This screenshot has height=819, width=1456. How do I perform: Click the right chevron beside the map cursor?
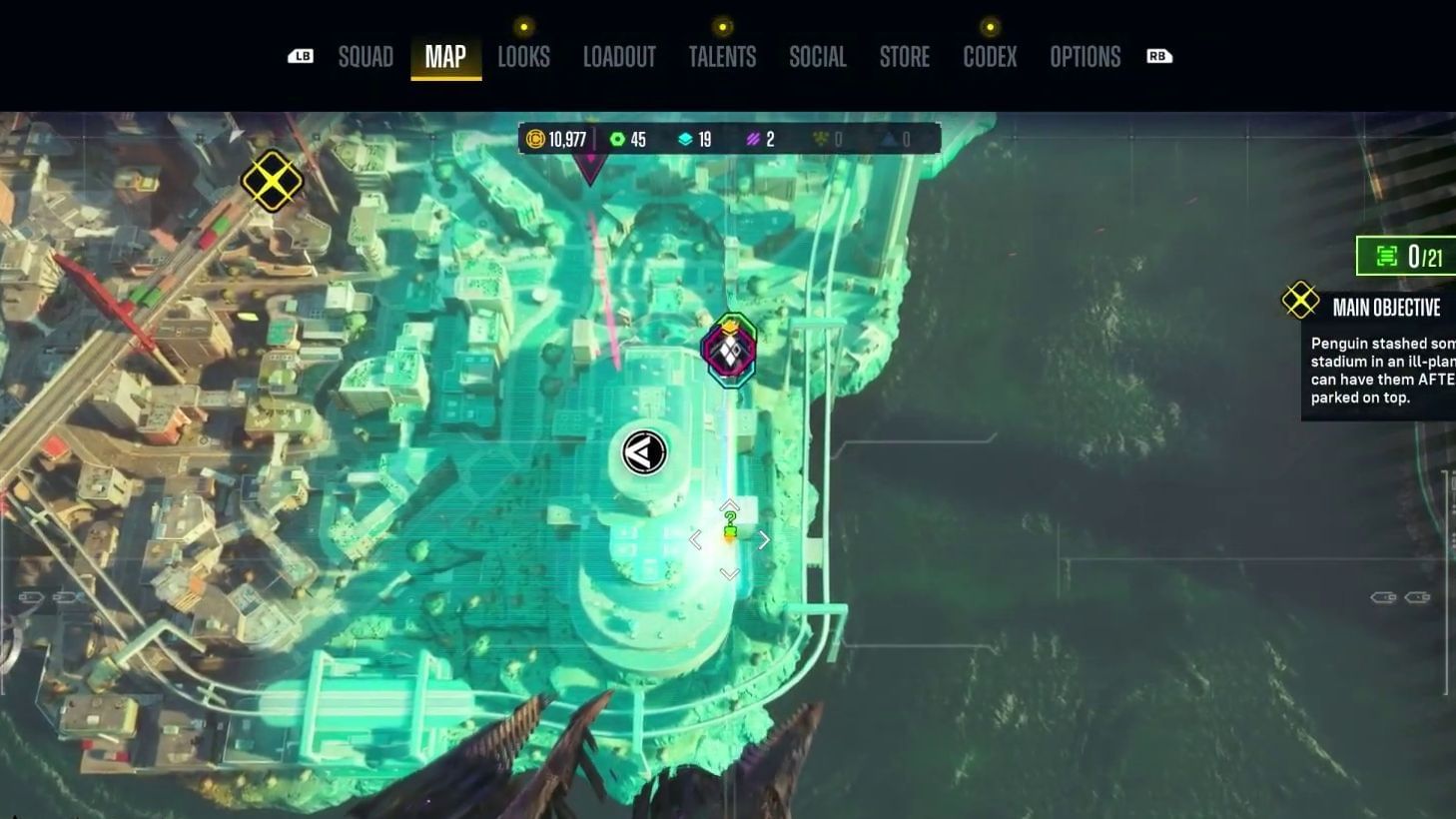[x=763, y=539]
